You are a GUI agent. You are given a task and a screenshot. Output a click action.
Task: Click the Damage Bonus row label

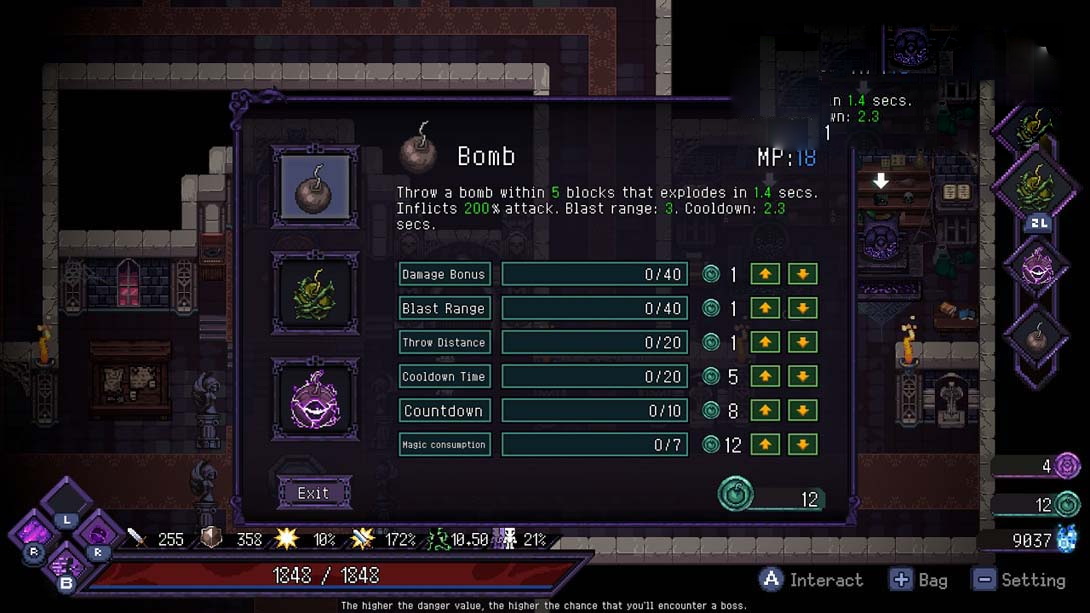click(444, 275)
